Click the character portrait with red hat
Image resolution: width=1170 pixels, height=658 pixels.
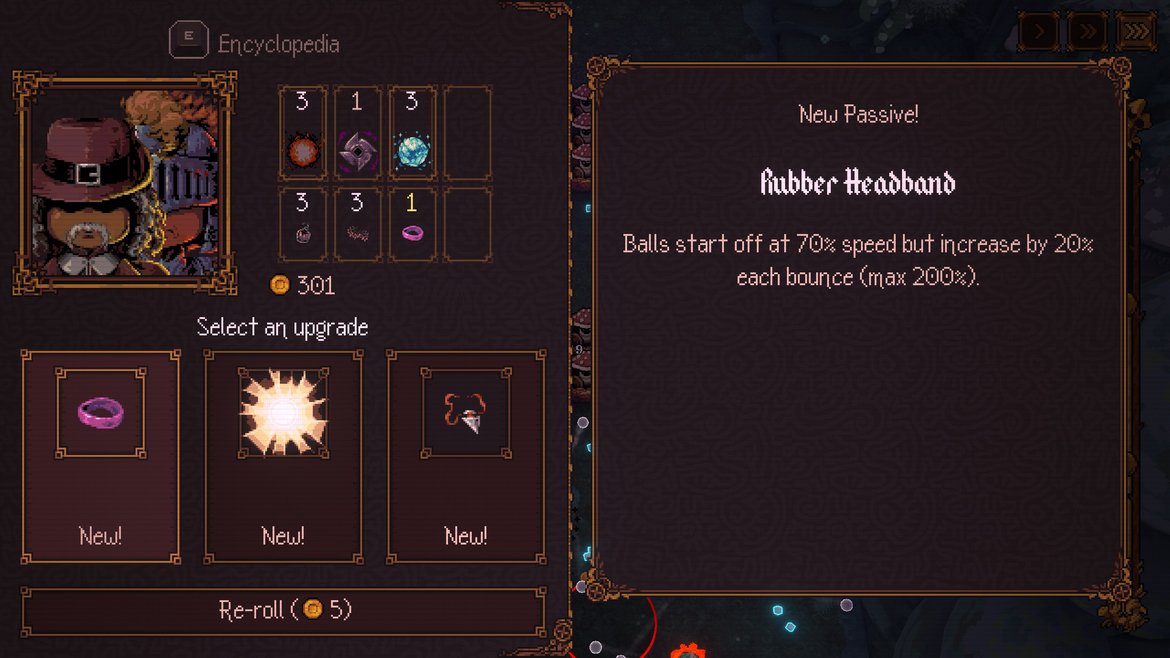(x=125, y=183)
